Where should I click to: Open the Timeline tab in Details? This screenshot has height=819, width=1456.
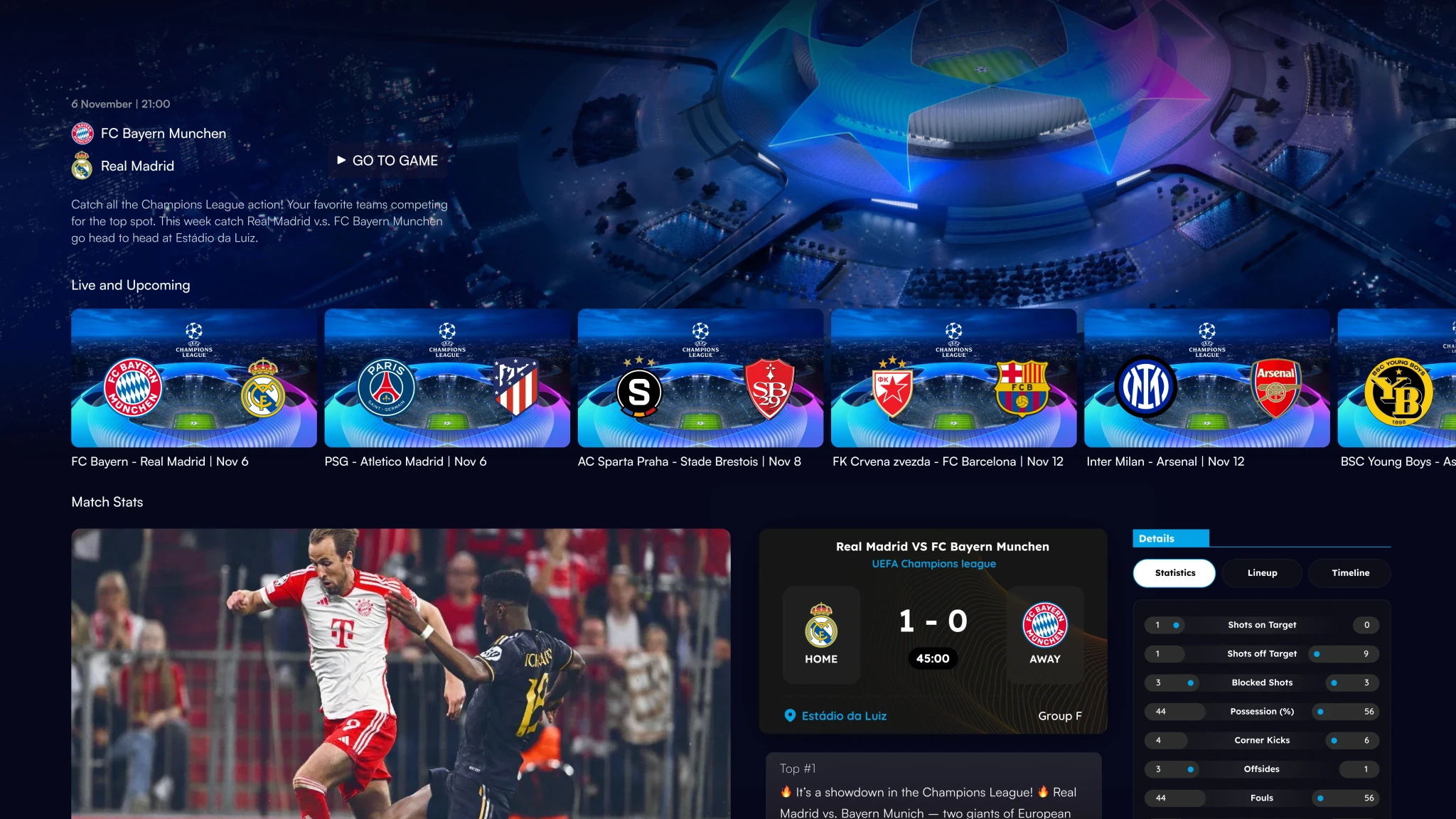tap(1349, 572)
